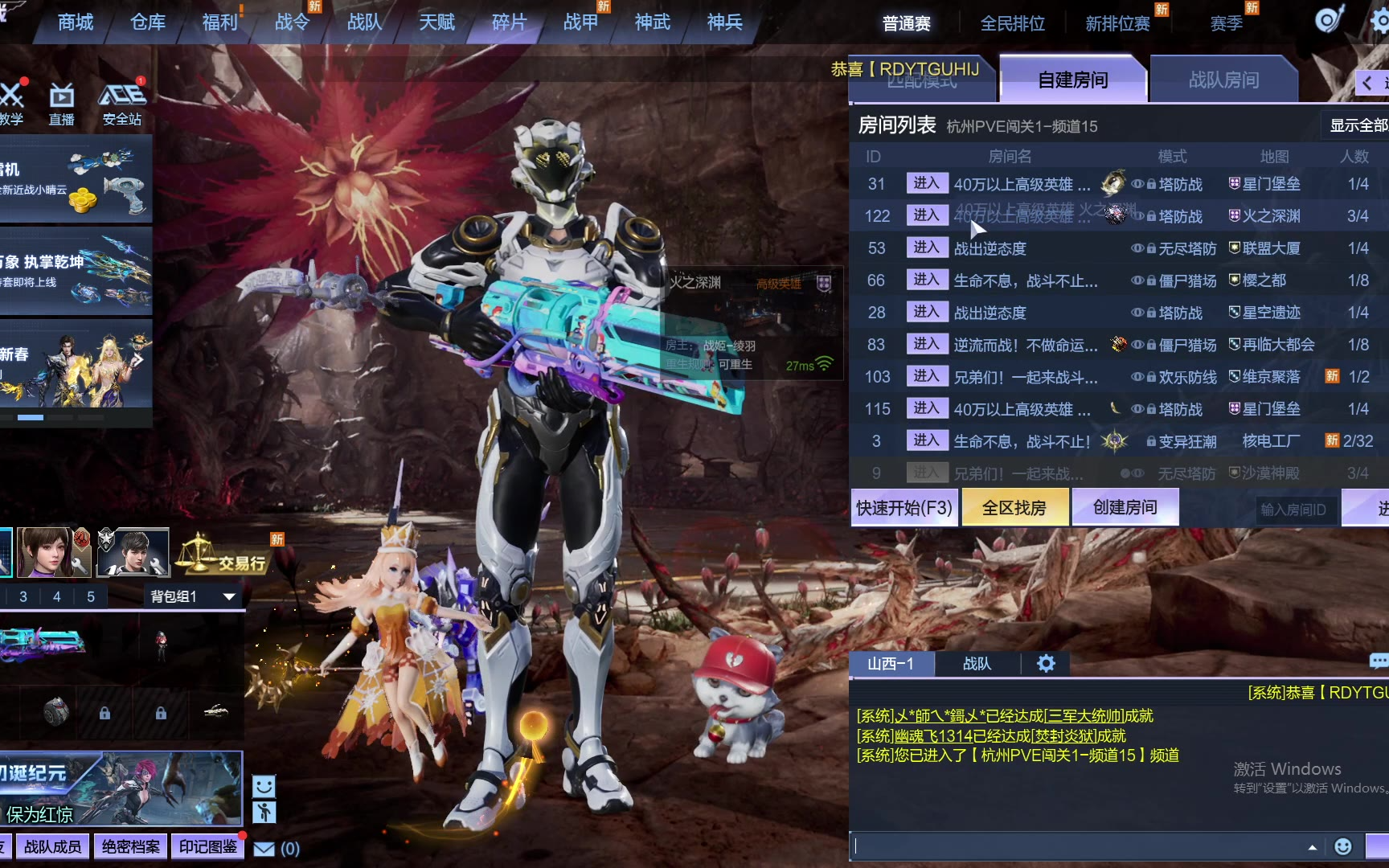The image size is (1389, 868).
Task: Open the 商城 shop menu
Action: 76,23
